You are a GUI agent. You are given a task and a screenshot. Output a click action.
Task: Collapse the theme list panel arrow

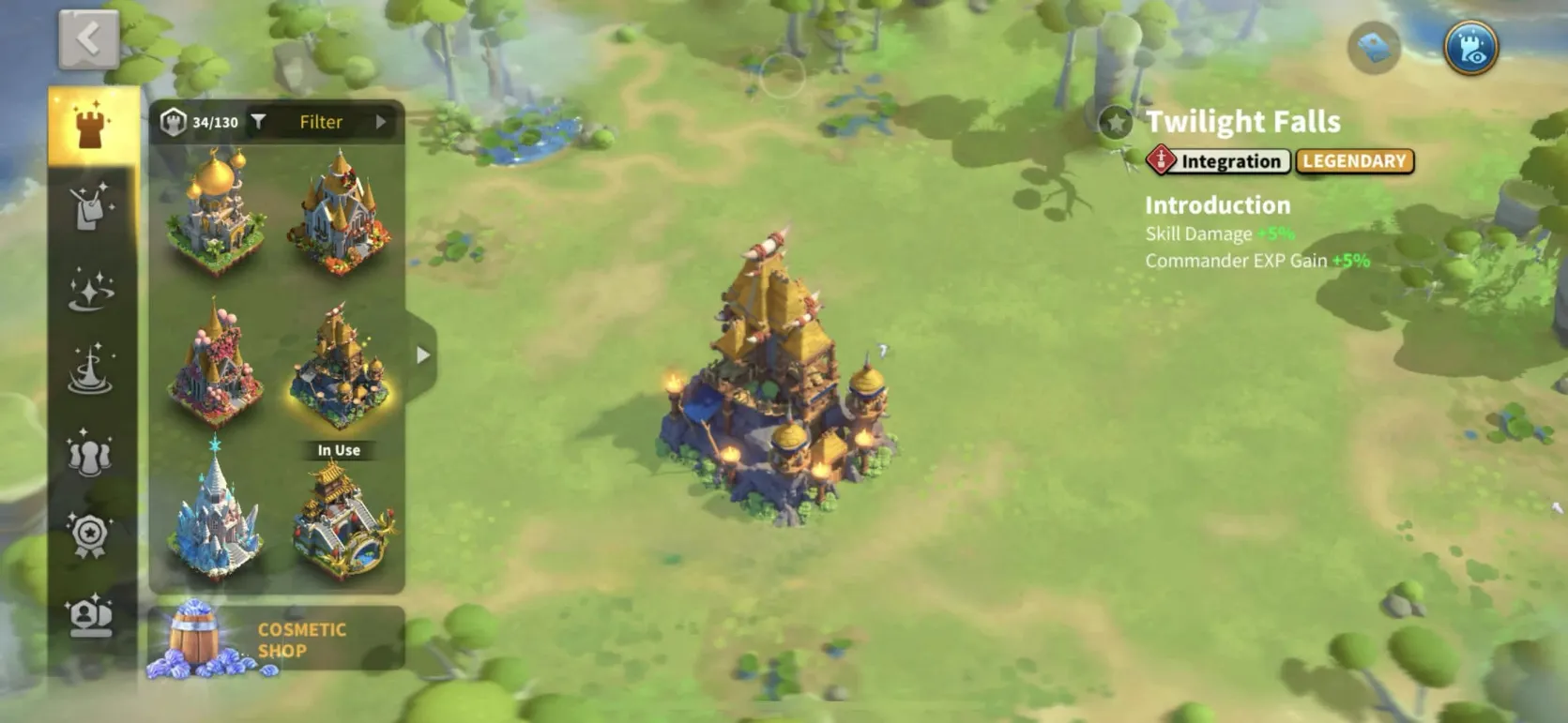coord(423,355)
